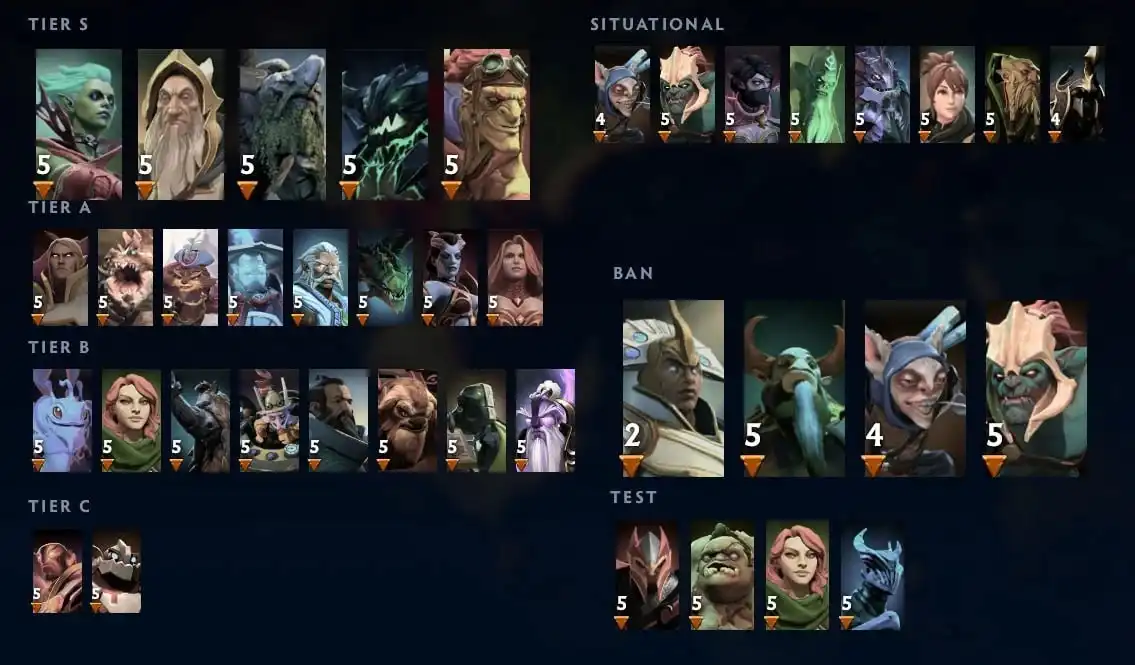The image size is (1135, 665).
Task: Choose the red-helmeted Dragon Knight portrait
Action: [646, 575]
